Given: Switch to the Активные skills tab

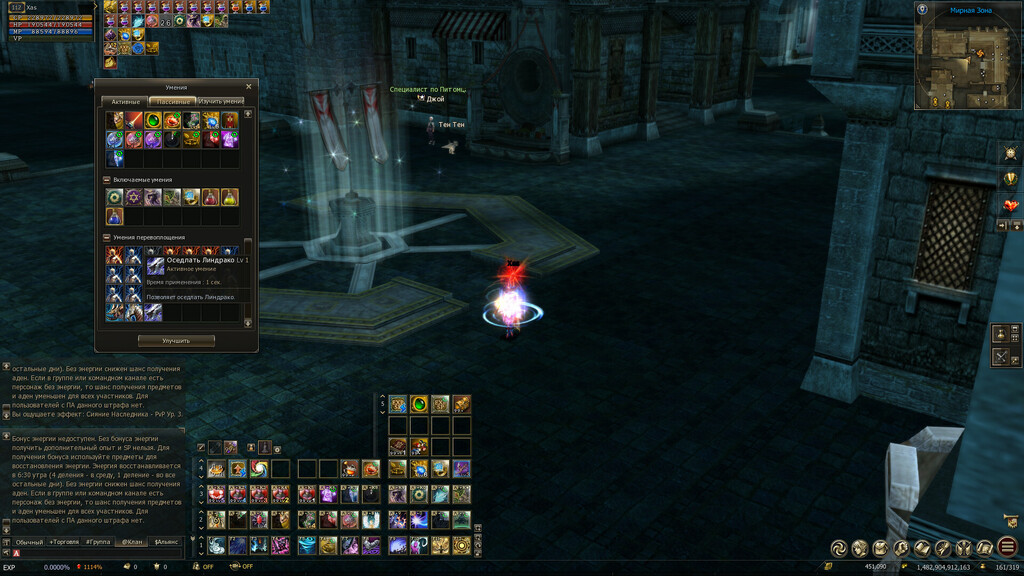Looking at the screenshot, I should click(x=125, y=101).
